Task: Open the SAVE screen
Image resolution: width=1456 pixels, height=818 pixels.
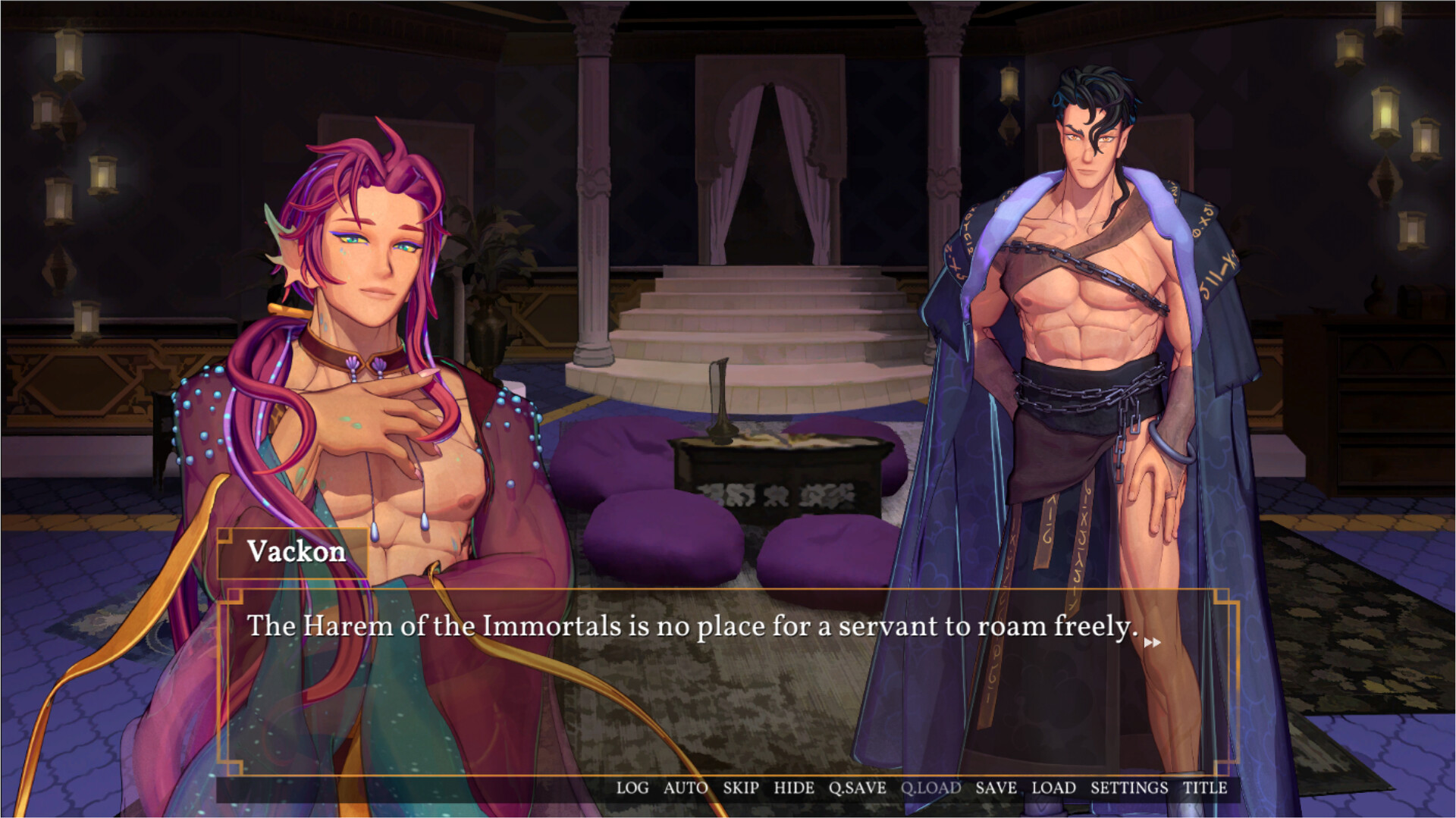Action: (995, 788)
